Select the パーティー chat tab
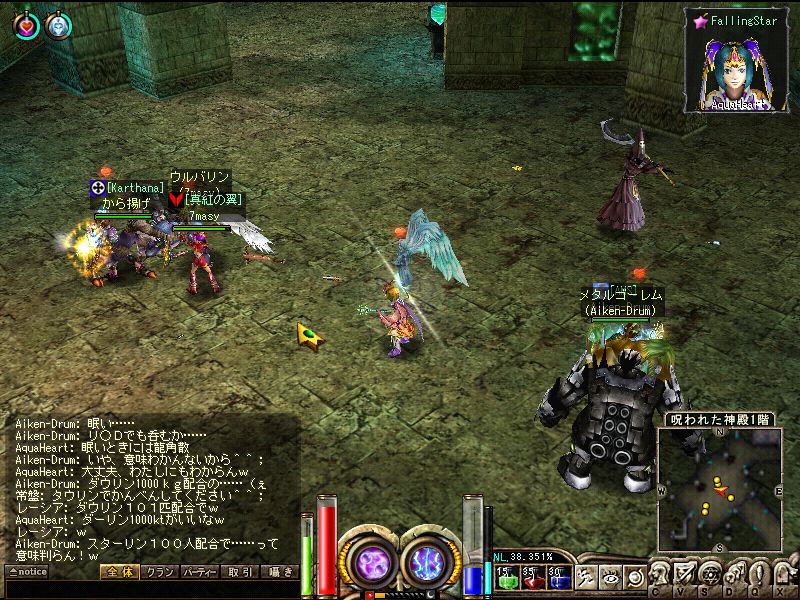800x600 pixels. [199, 572]
